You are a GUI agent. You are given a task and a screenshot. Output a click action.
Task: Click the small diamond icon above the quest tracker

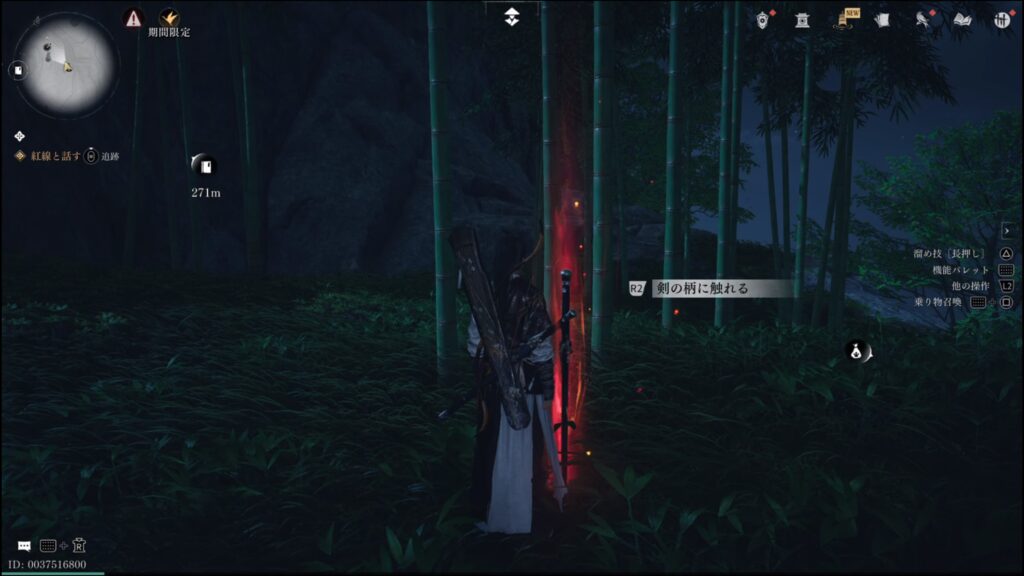coord(20,136)
